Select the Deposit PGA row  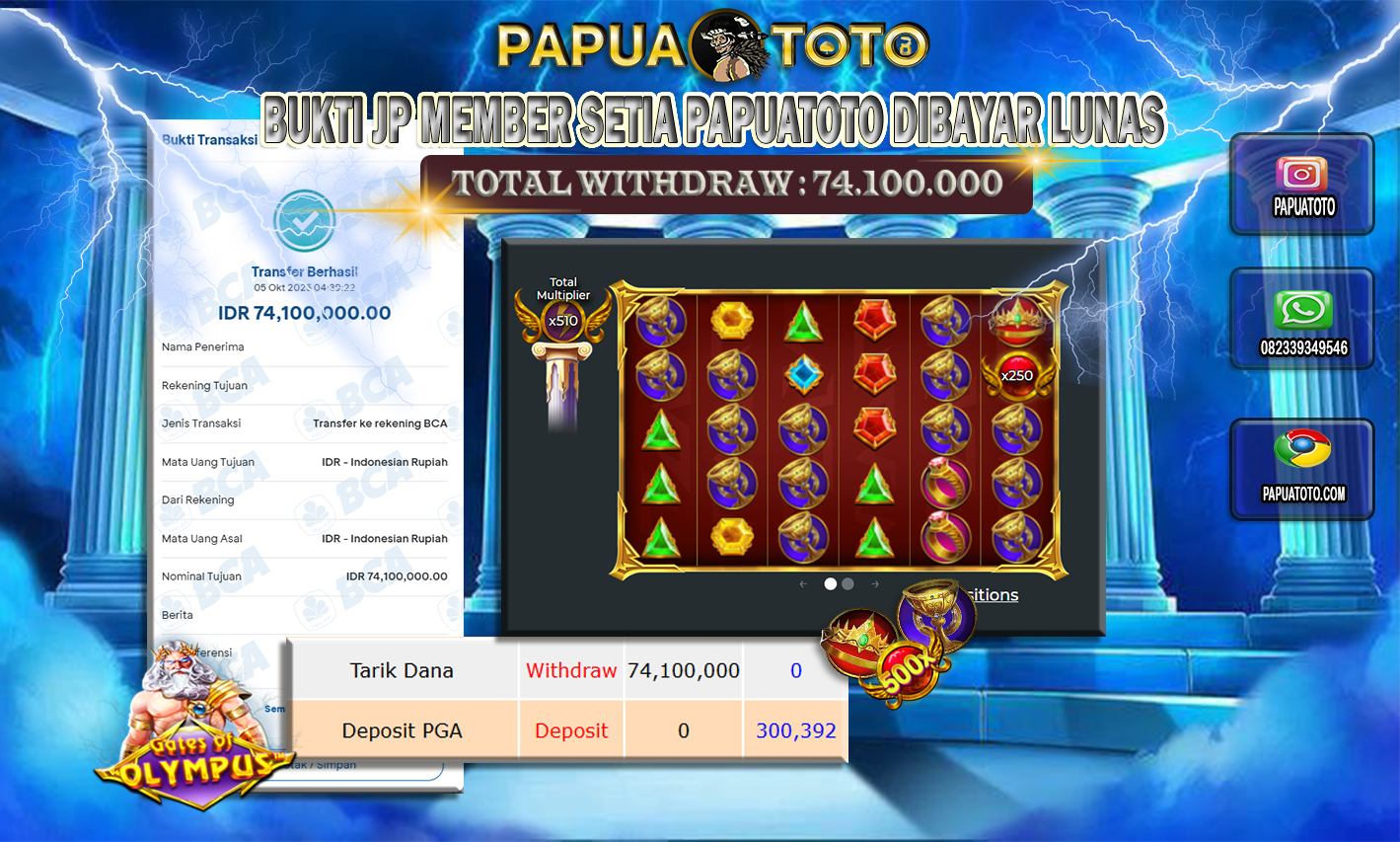(403, 730)
